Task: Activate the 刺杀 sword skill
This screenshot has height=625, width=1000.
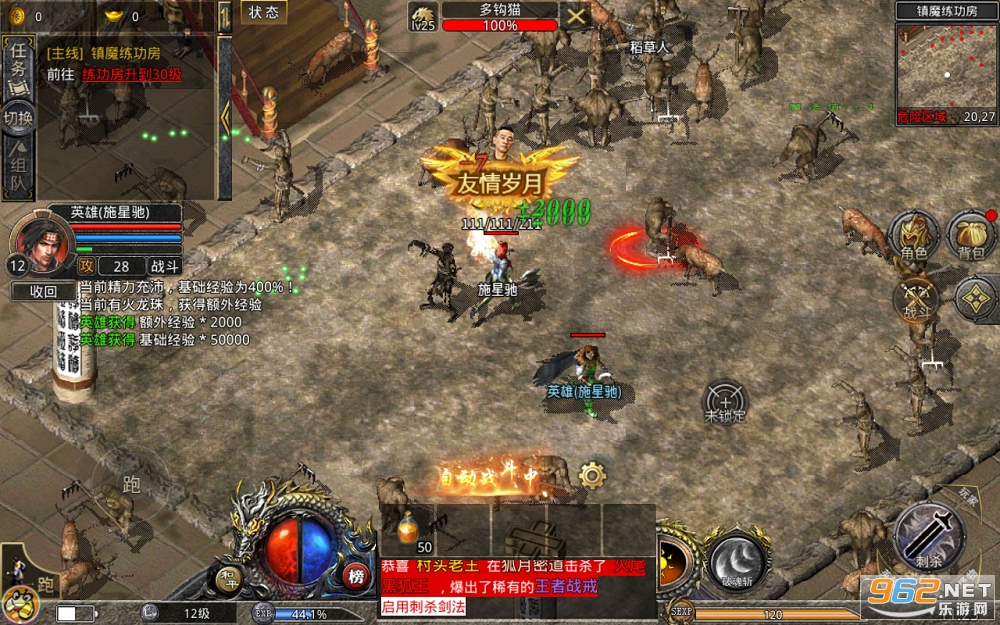Action: tap(929, 535)
